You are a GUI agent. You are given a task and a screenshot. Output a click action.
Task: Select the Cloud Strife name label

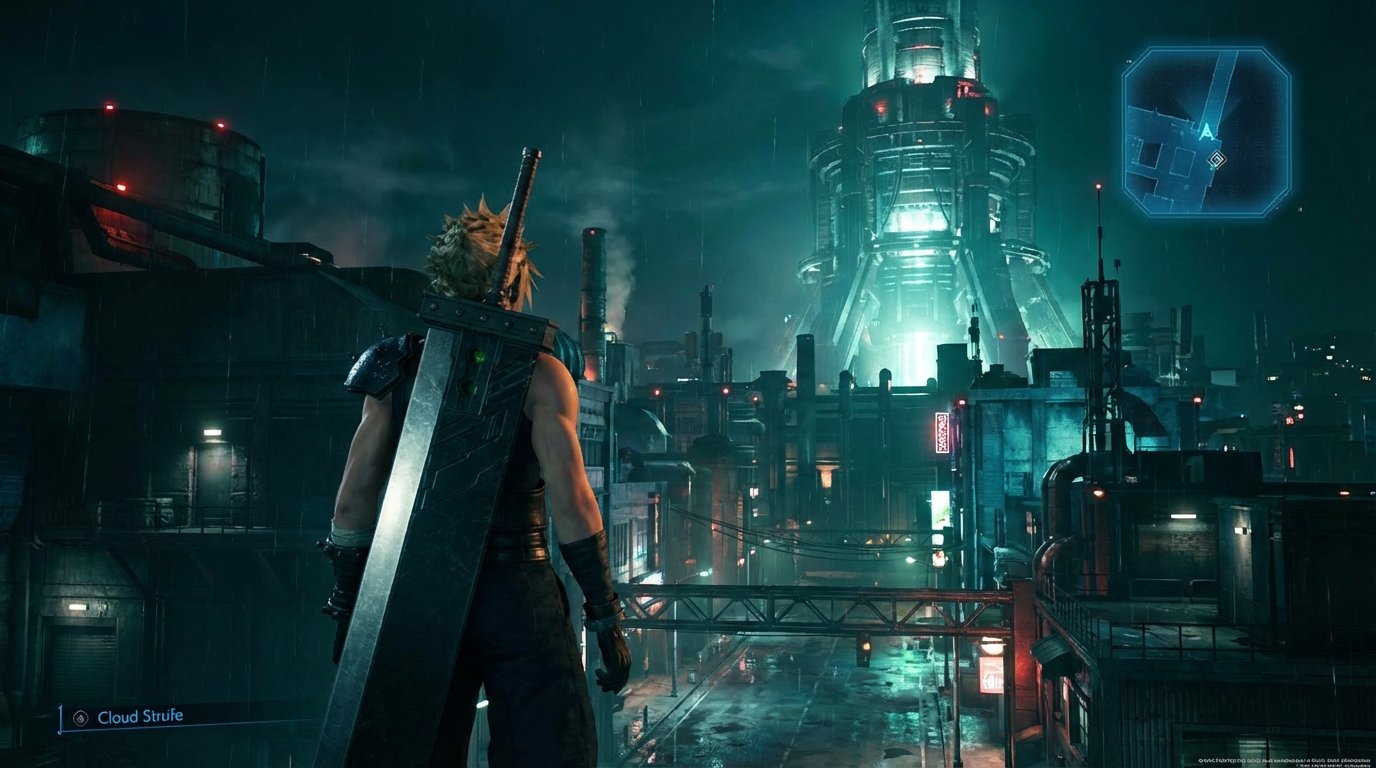[140, 716]
